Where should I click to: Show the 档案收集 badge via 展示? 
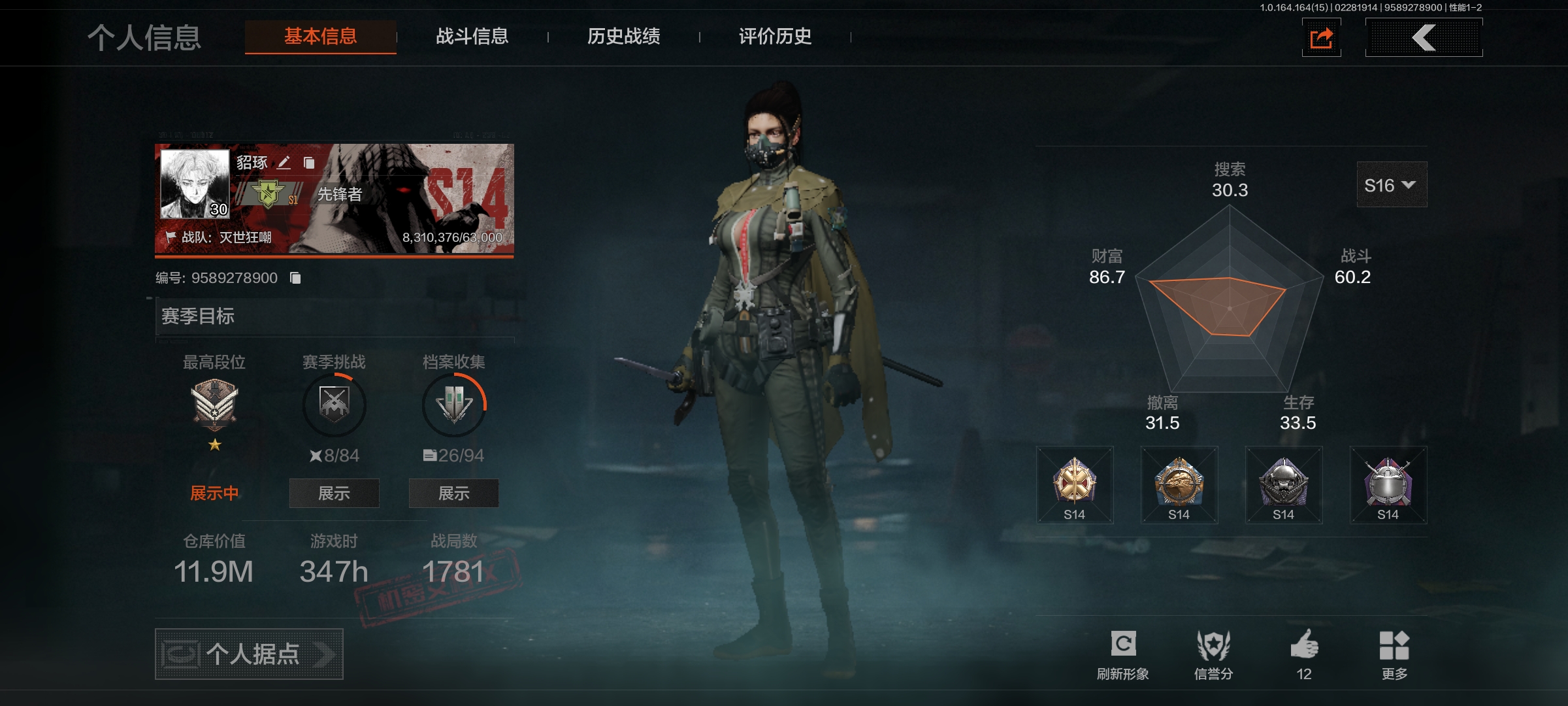coord(453,494)
